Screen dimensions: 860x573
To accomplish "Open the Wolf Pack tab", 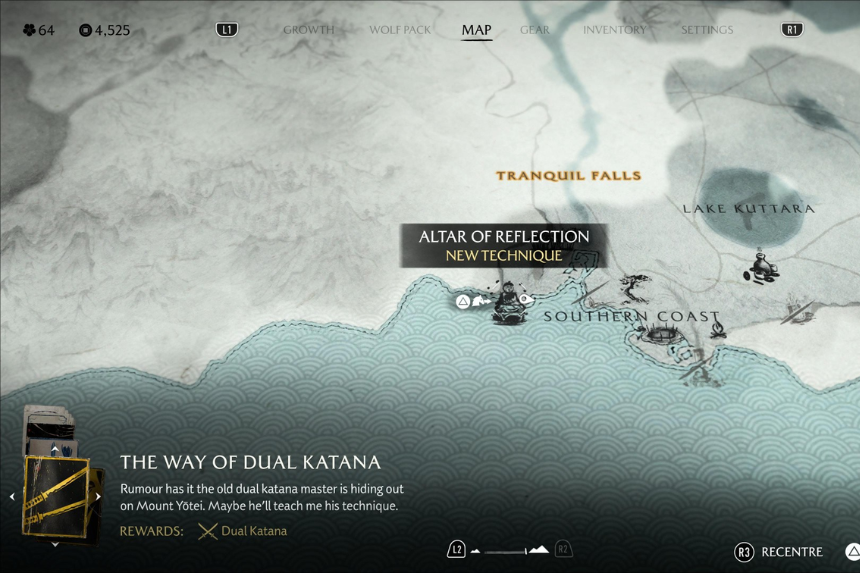I will point(399,30).
